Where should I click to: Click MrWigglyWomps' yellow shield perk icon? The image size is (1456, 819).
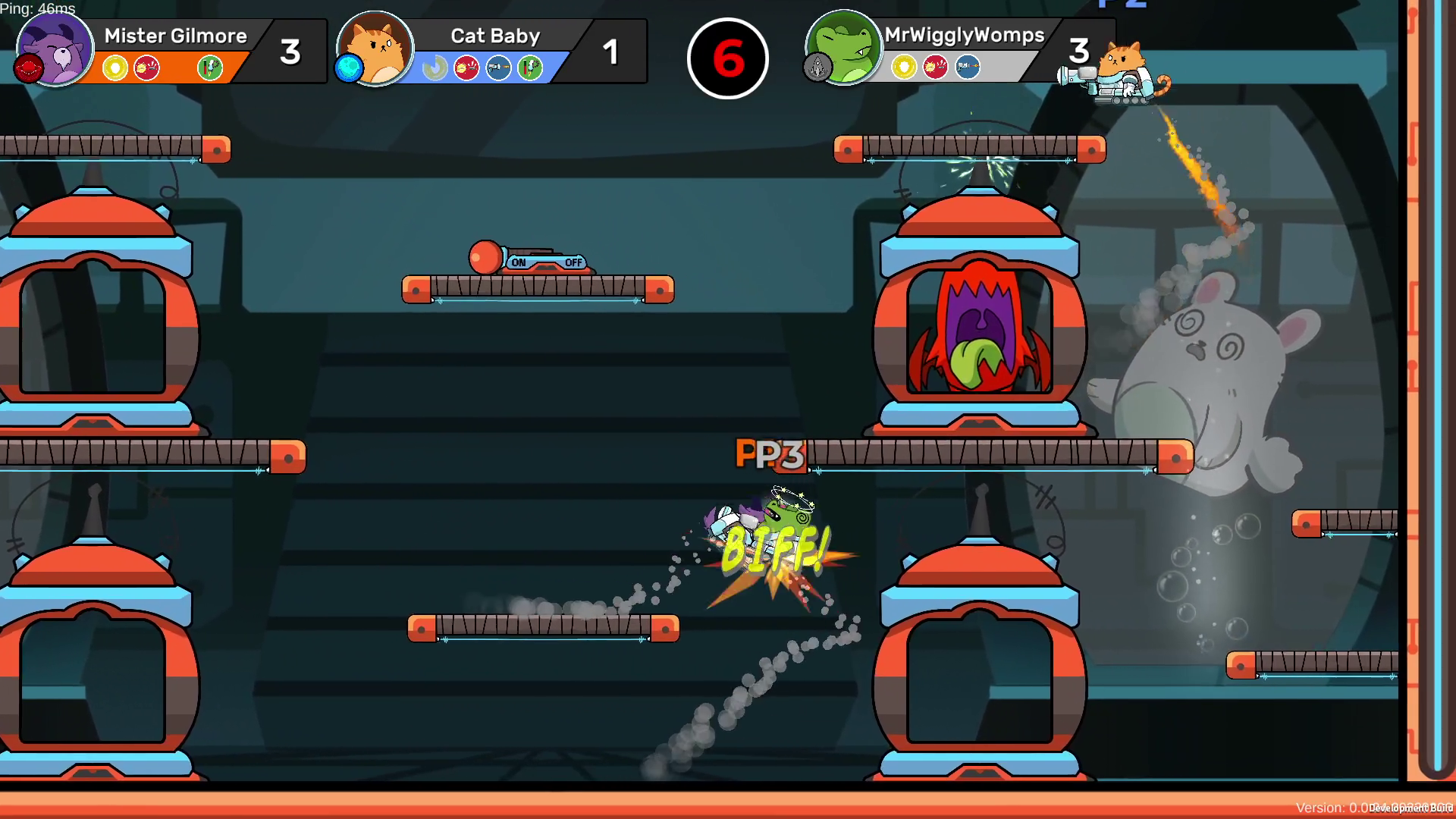coord(903,67)
